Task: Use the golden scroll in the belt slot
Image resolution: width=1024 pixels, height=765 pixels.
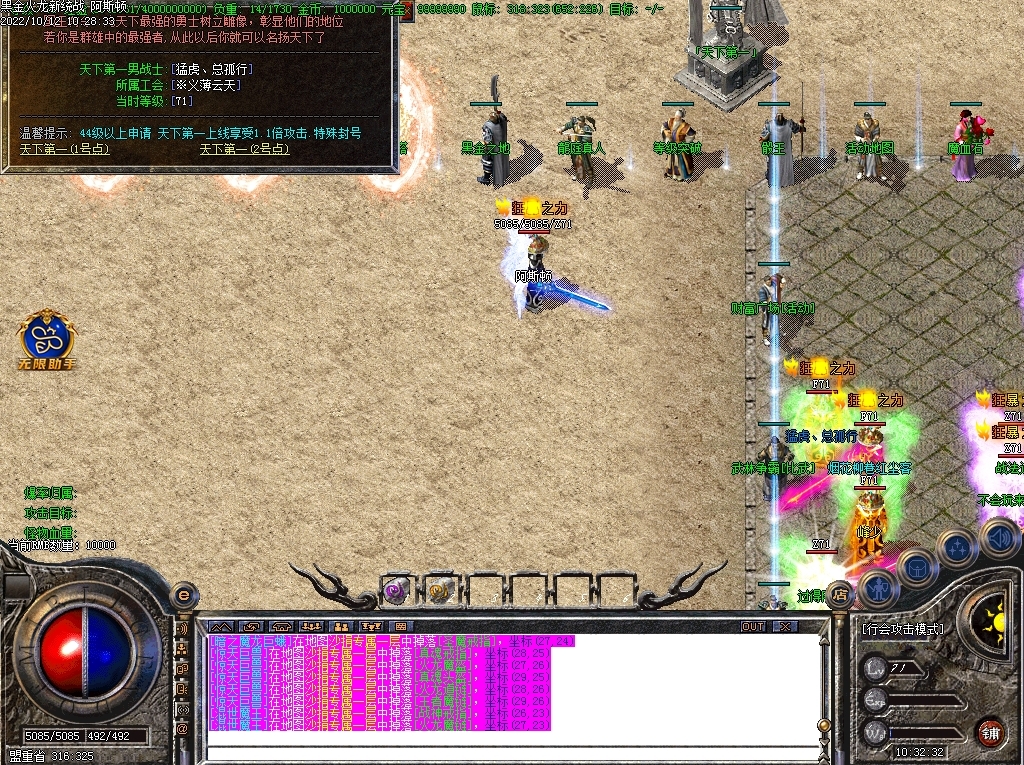Action: [440, 590]
